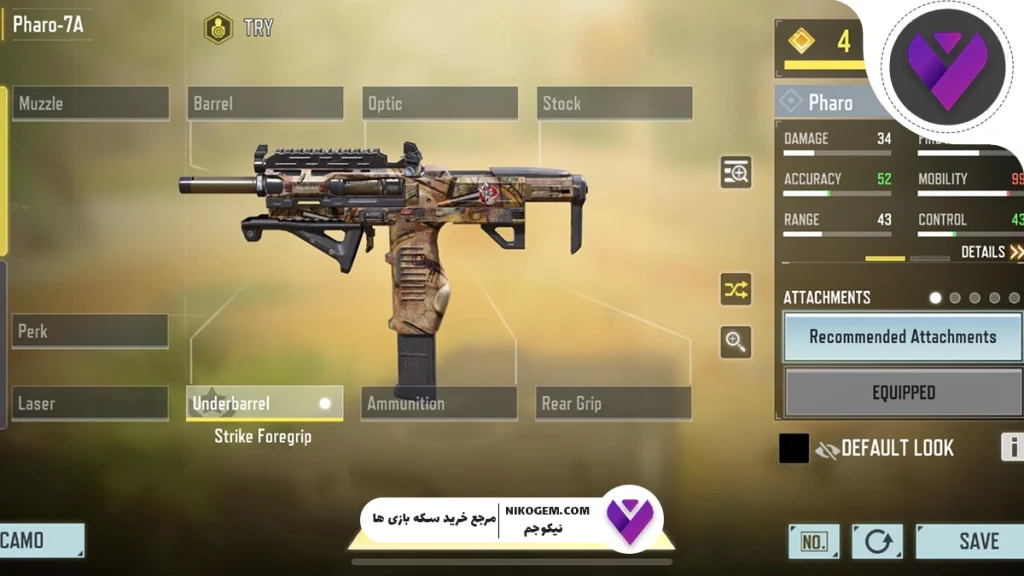Viewport: 1024px width, 576px height.
Task: Expand weapon stat DETAILS
Action: [991, 252]
